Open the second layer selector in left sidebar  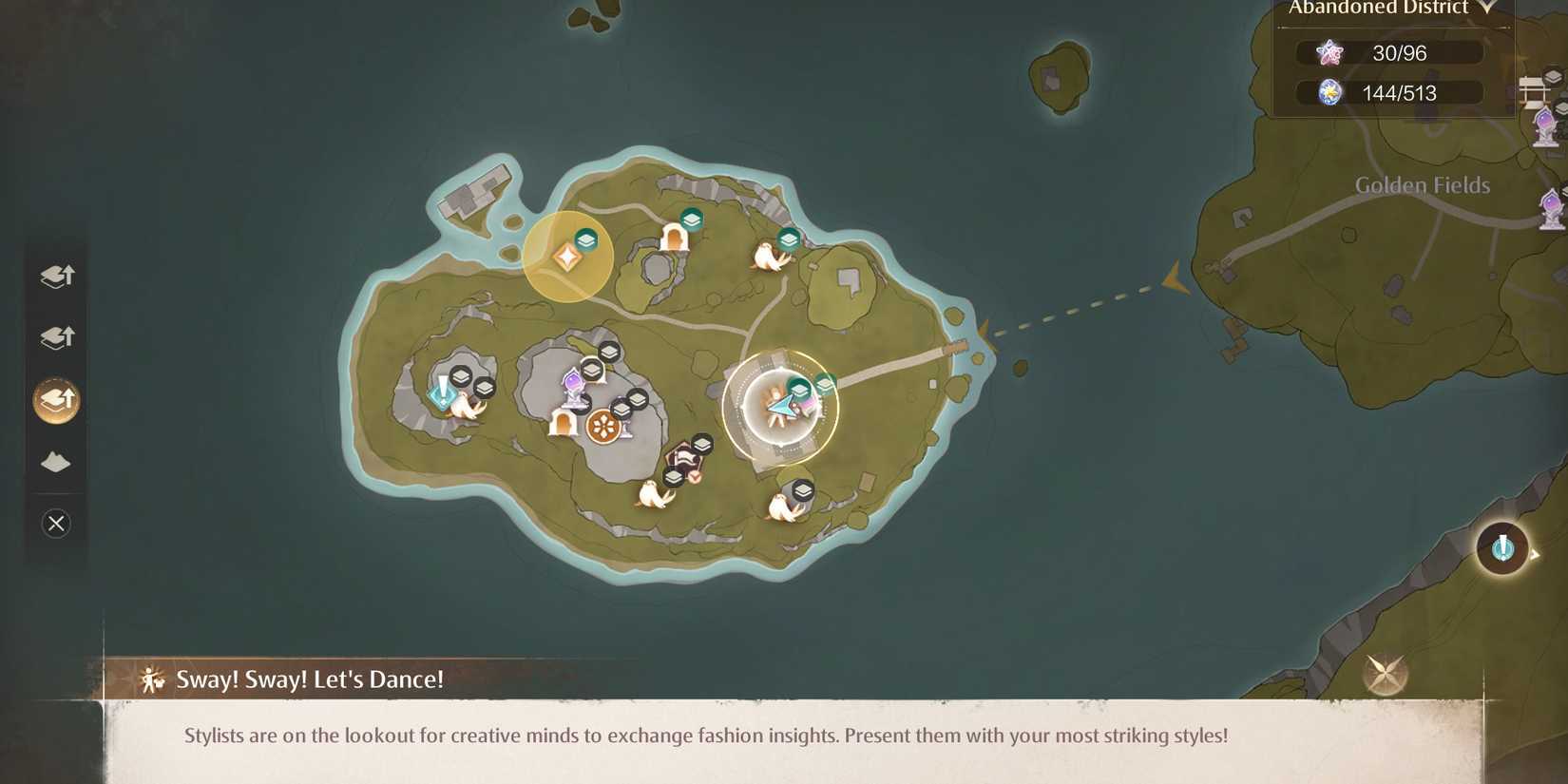(x=55, y=337)
